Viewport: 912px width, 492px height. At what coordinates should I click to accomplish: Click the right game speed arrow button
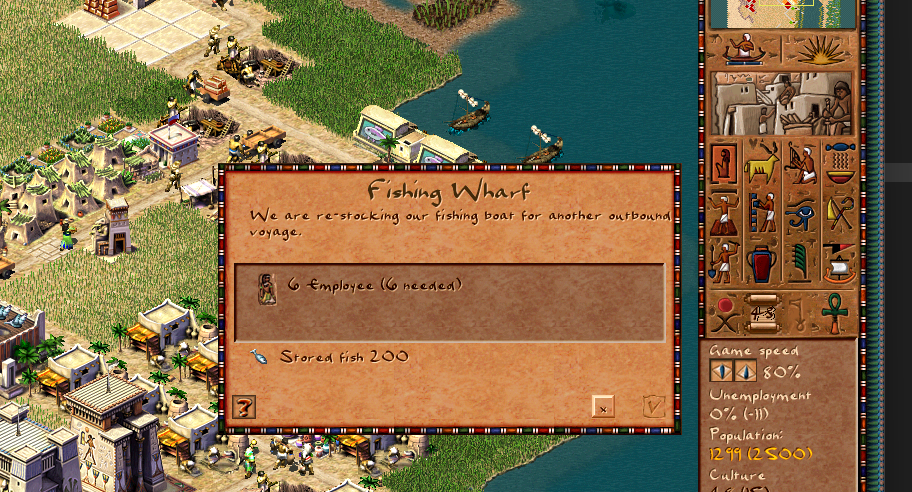tap(746, 371)
